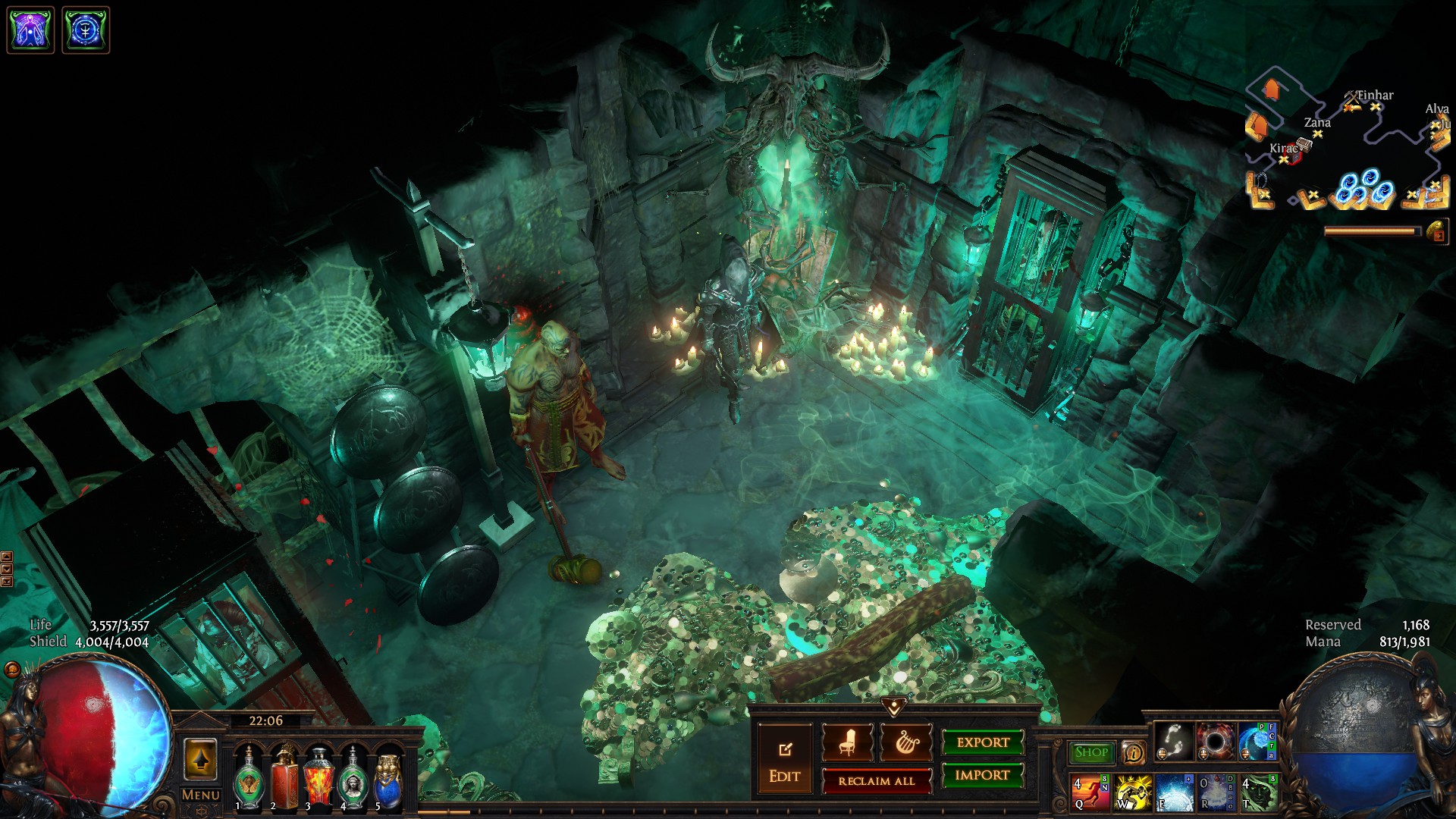The height and width of the screenshot is (819, 1456).
Task: Select the green face skill on T
Action: 1258,792
